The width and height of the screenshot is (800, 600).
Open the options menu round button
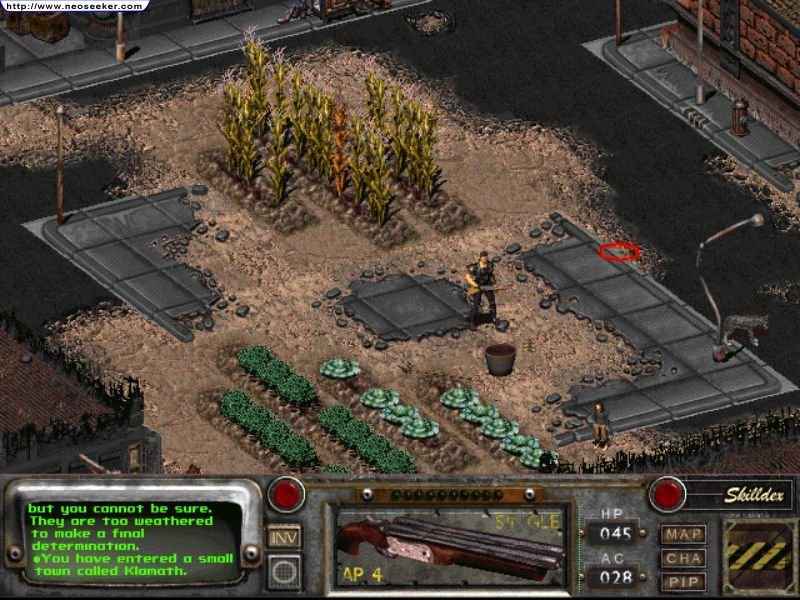285,572
